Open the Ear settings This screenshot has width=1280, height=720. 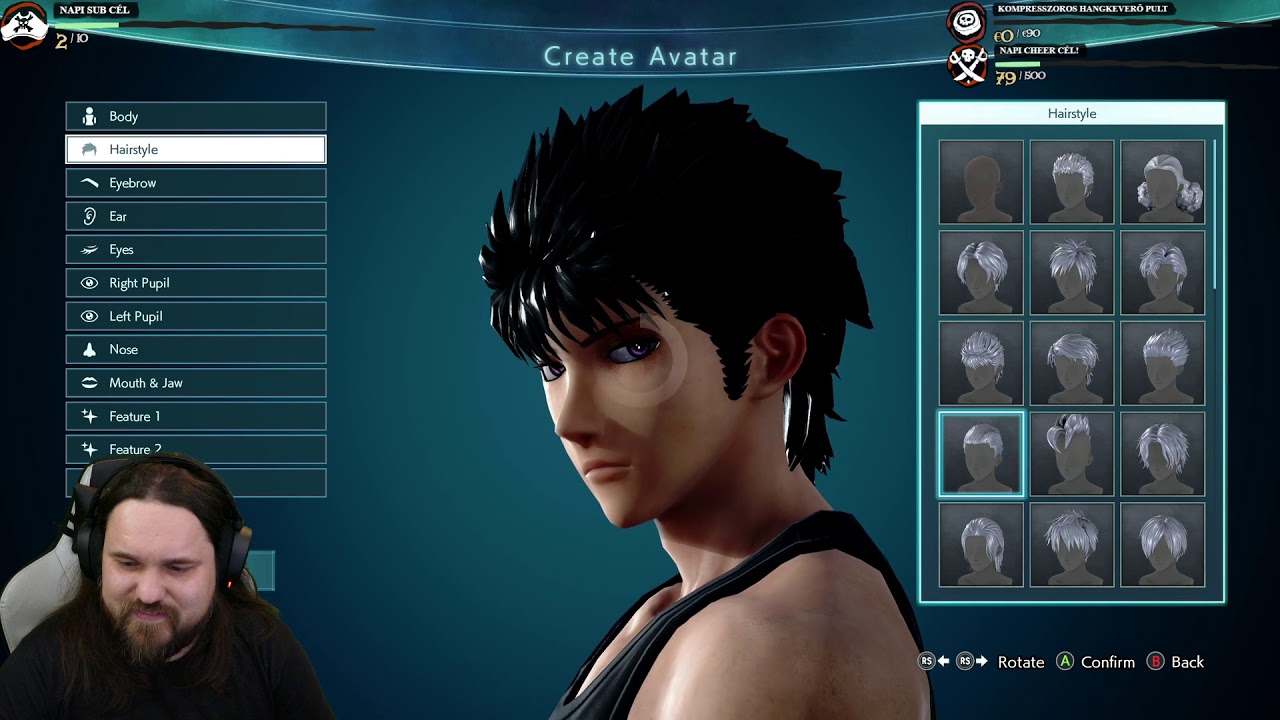coord(196,216)
